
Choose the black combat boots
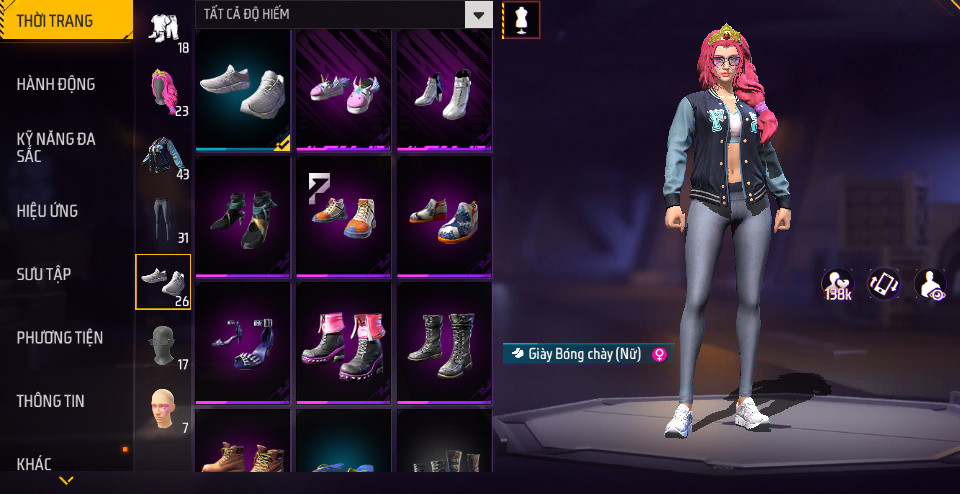(x=444, y=342)
